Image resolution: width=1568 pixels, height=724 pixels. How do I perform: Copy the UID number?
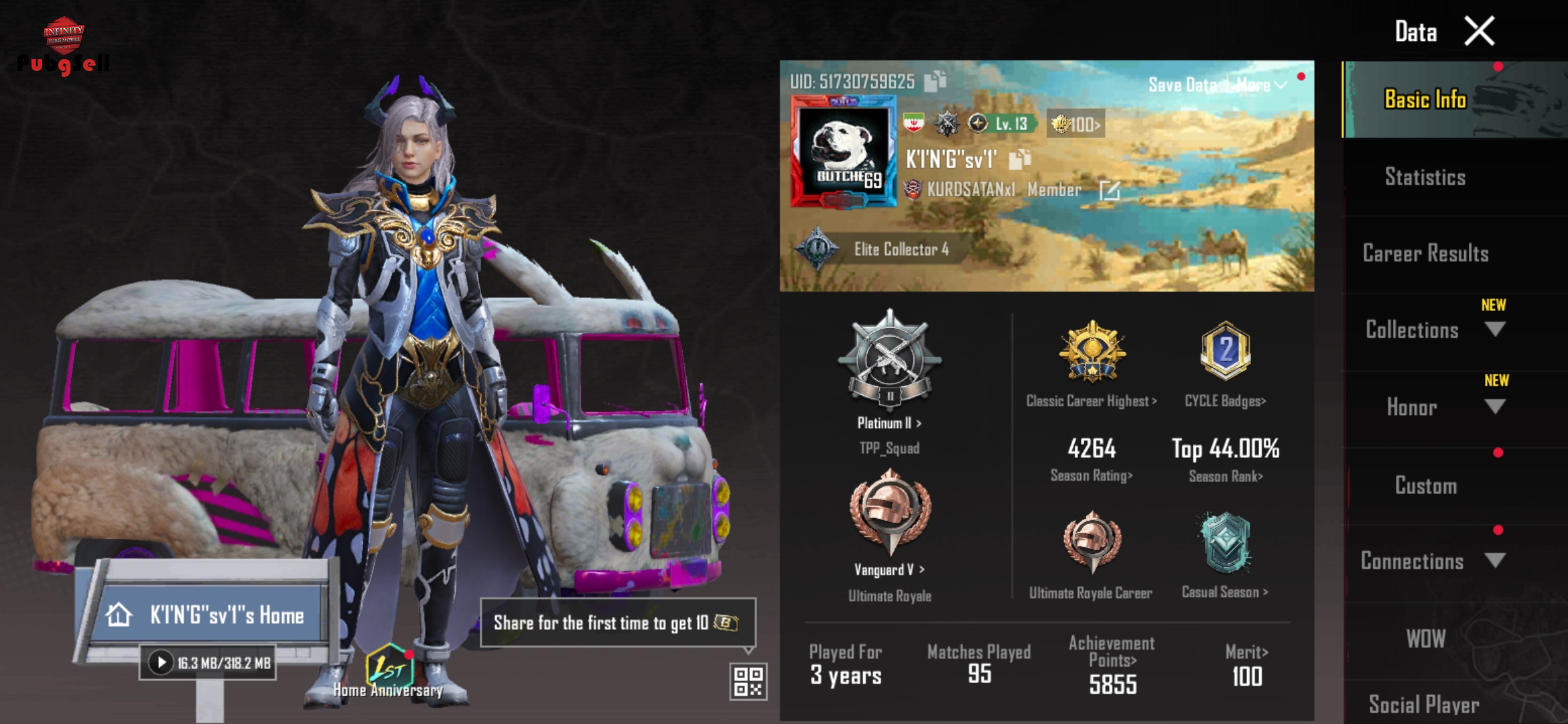(935, 81)
